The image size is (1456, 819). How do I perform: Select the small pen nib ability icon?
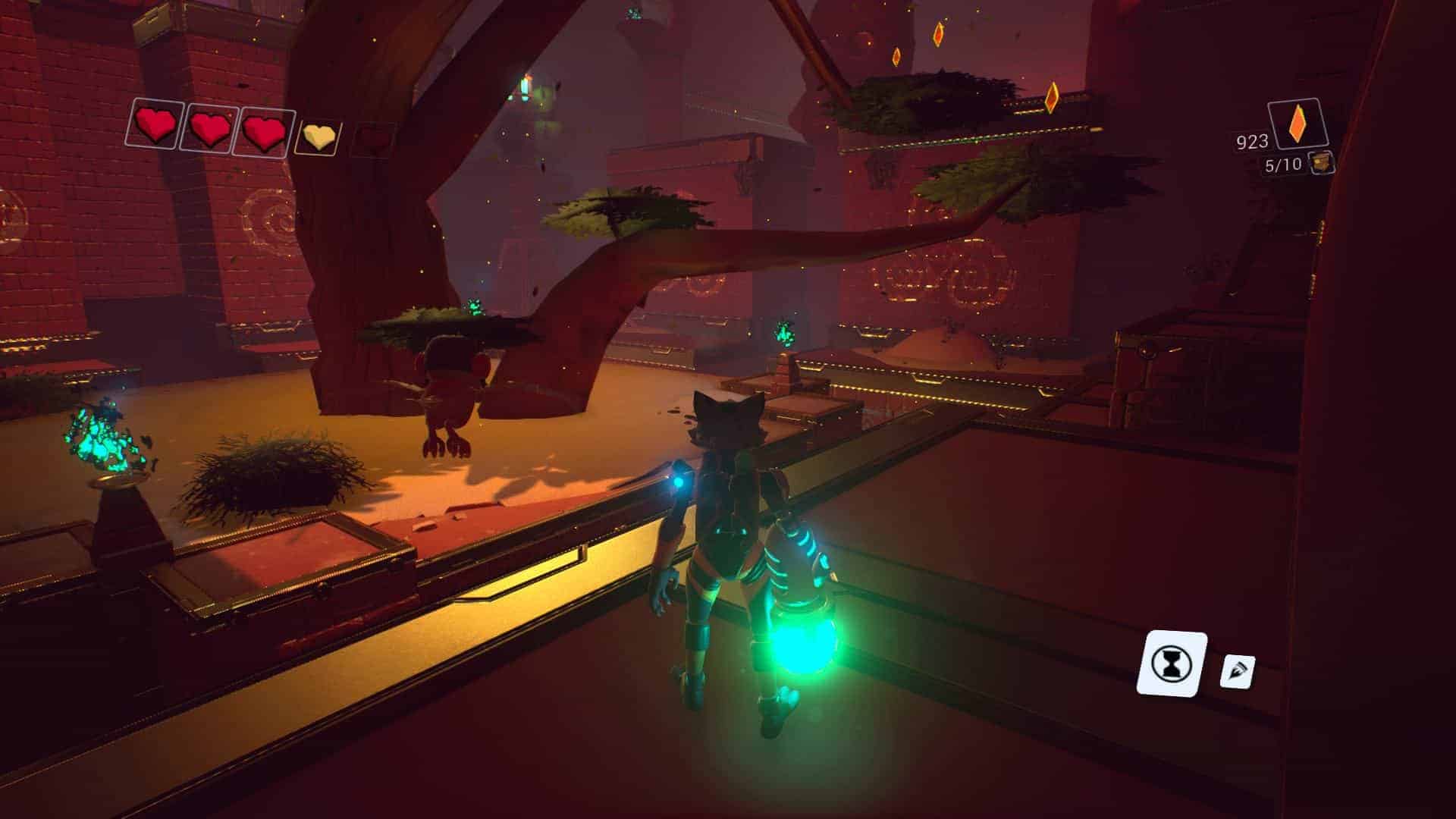[1237, 670]
